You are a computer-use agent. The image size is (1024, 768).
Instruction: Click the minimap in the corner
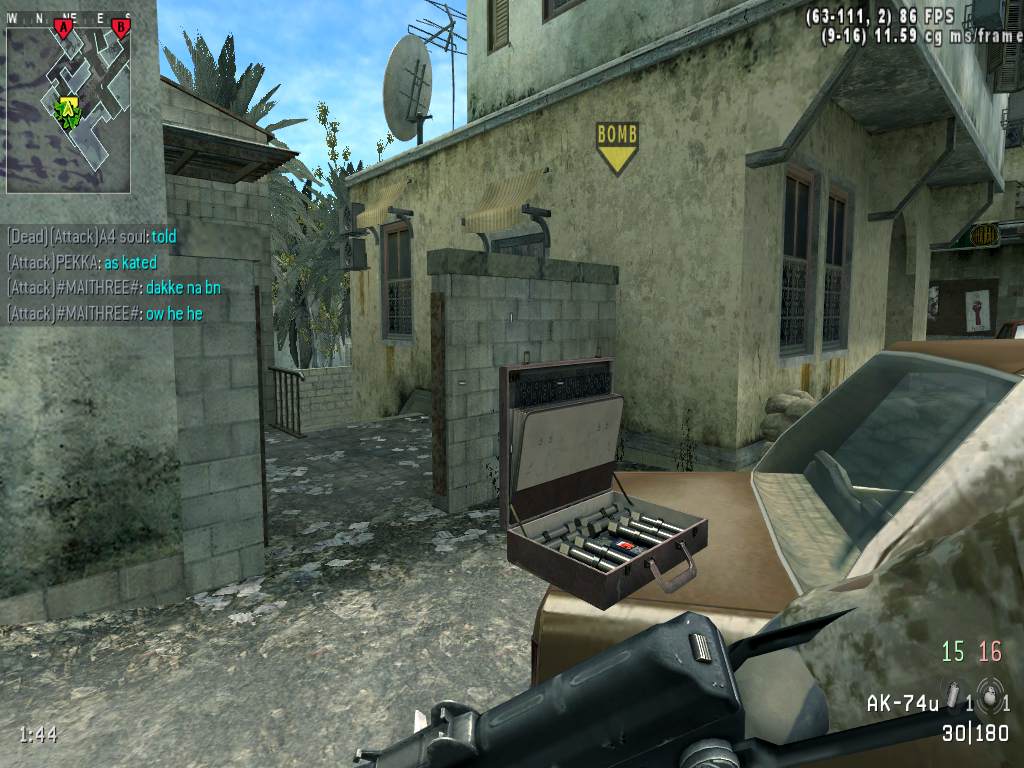(68, 110)
